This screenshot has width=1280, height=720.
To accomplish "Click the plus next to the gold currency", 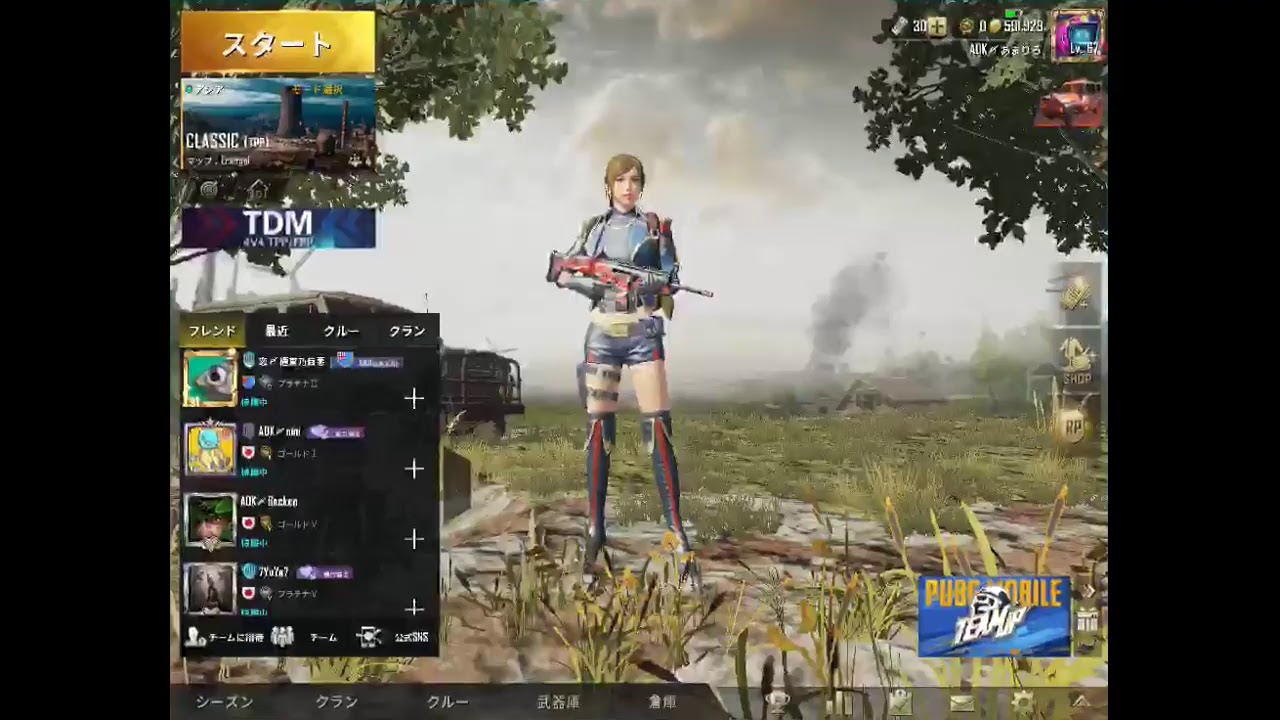I will (938, 27).
